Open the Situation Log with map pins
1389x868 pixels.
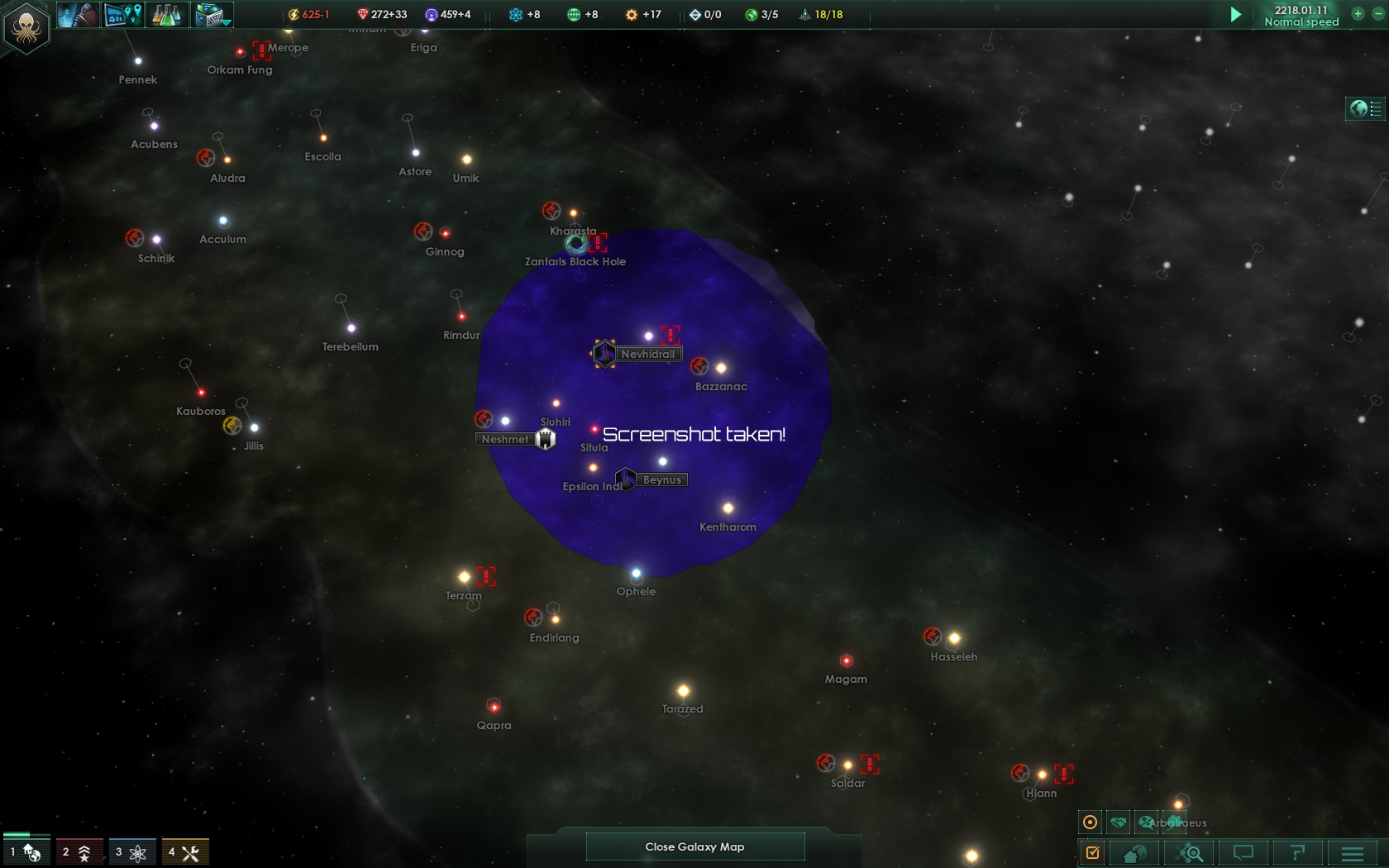[123, 14]
